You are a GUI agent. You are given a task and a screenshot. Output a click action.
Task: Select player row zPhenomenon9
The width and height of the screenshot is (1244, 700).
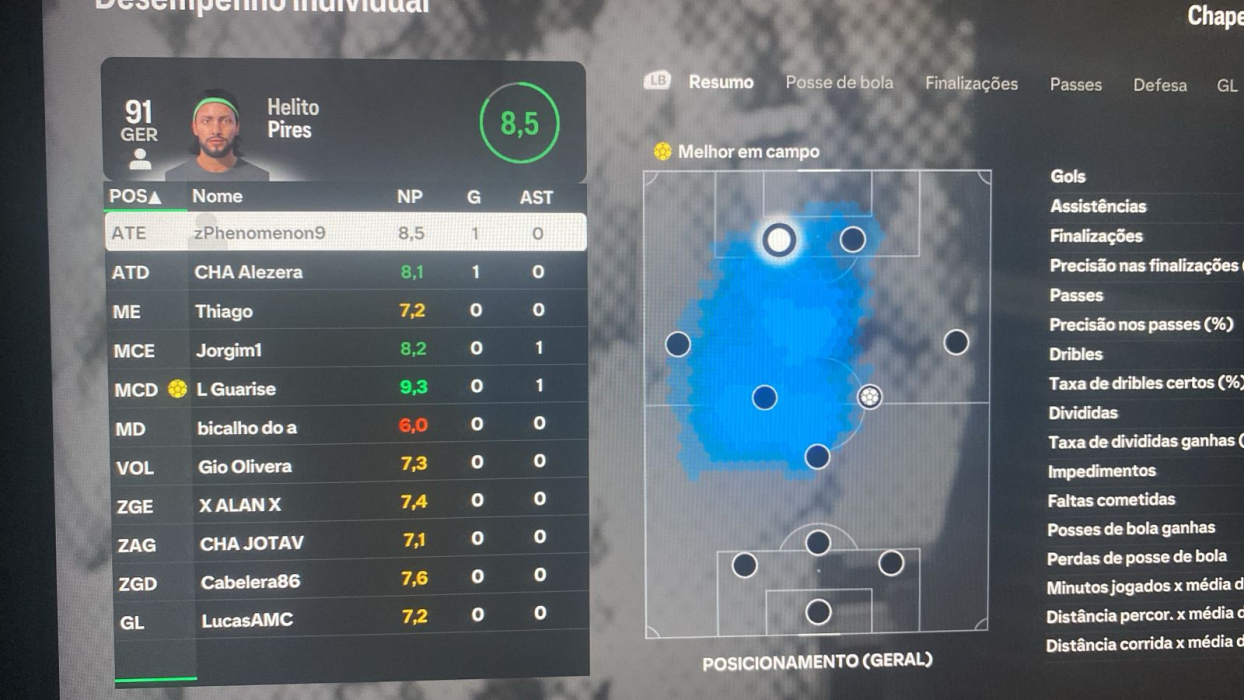point(345,233)
